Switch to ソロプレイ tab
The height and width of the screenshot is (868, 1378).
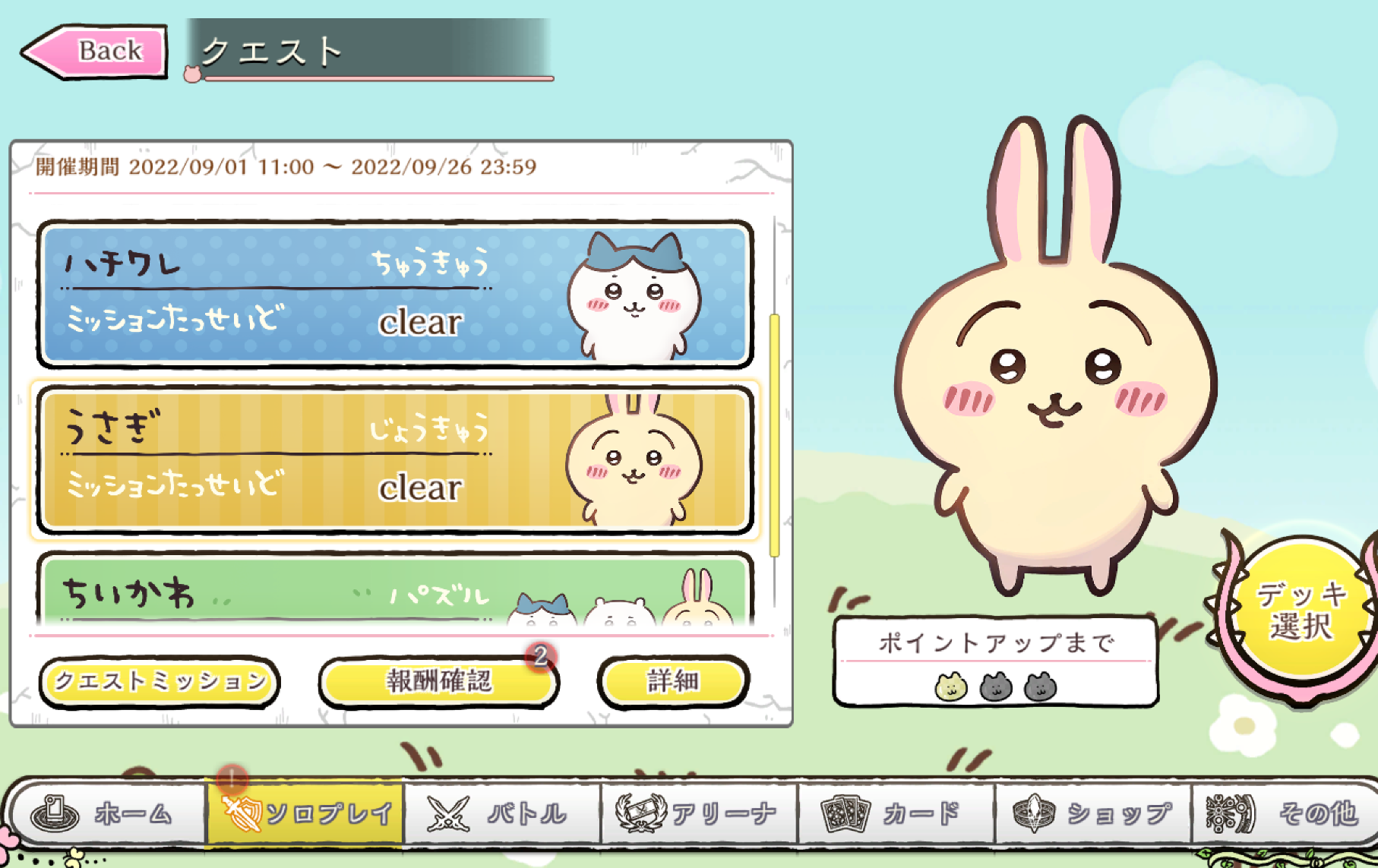tap(305, 814)
